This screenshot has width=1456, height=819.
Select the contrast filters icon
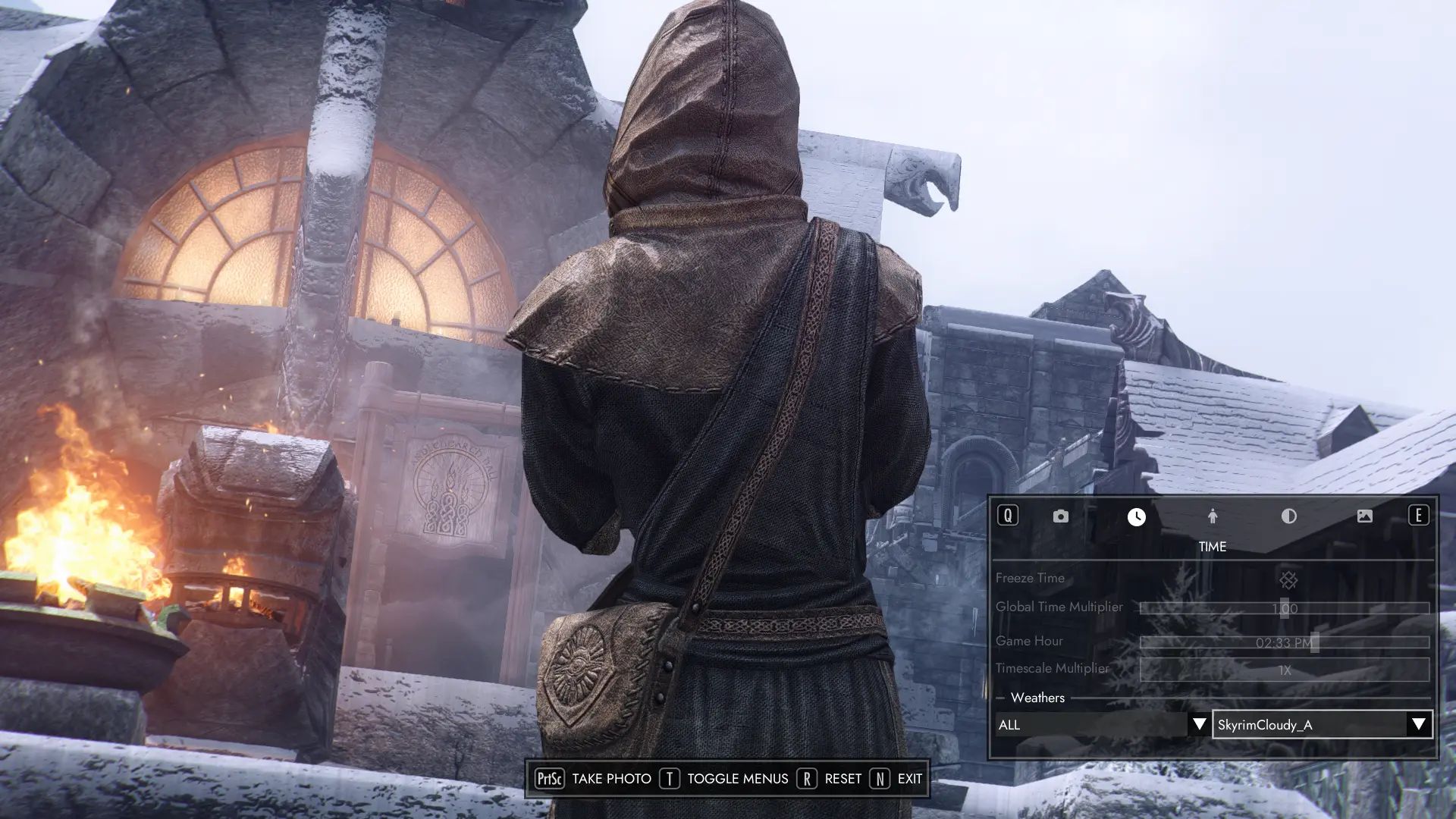point(1289,516)
